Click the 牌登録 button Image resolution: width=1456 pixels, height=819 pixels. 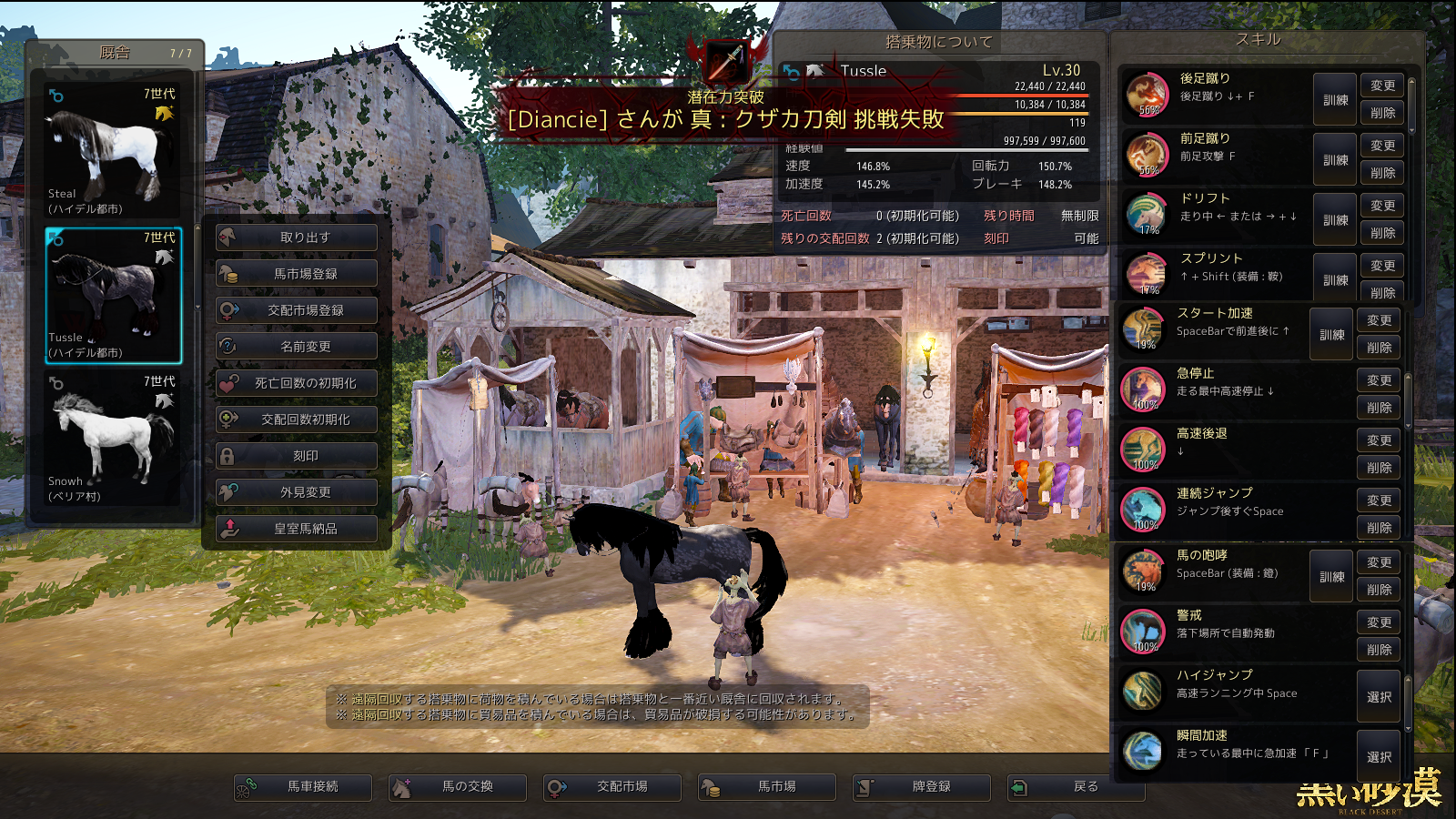click(x=922, y=787)
